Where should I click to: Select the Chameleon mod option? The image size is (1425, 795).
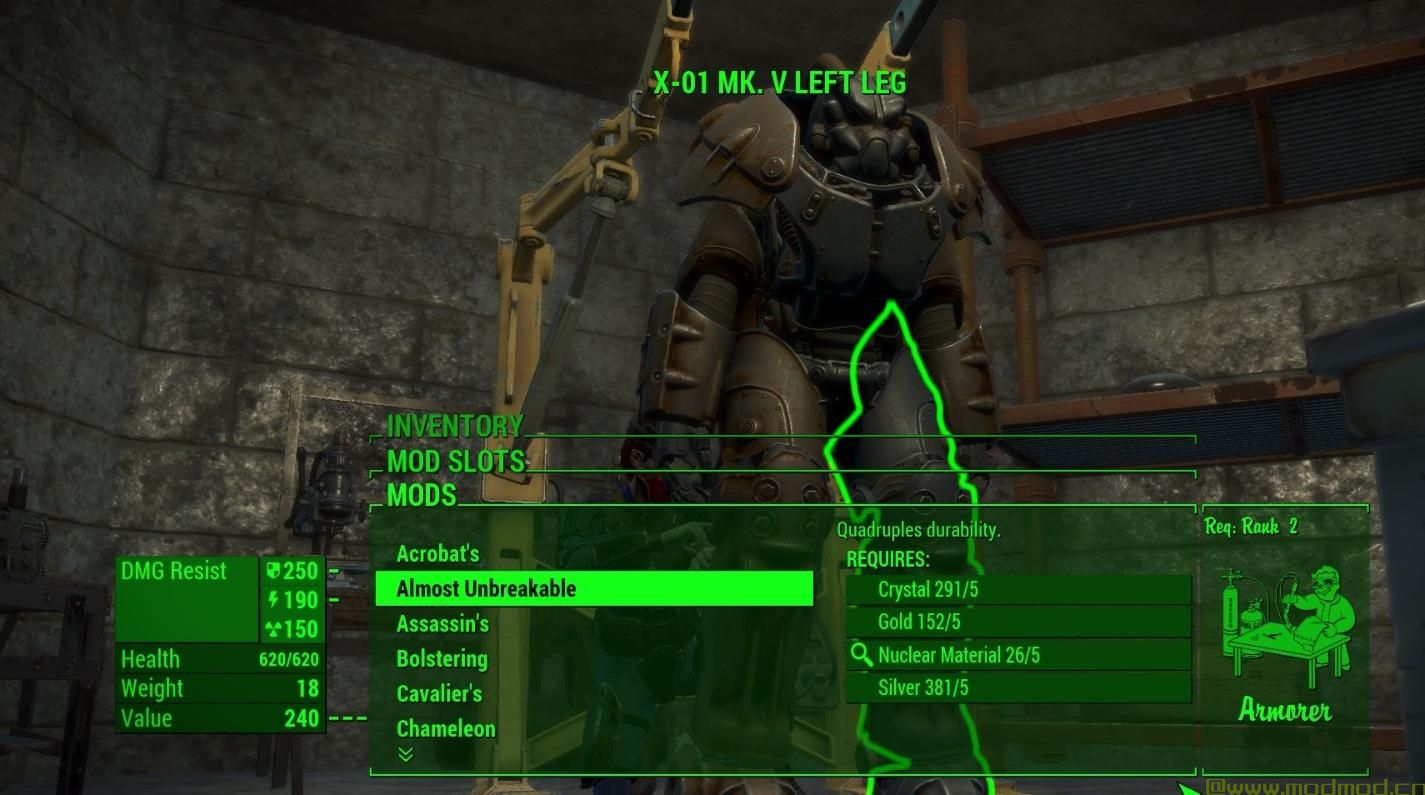point(445,728)
